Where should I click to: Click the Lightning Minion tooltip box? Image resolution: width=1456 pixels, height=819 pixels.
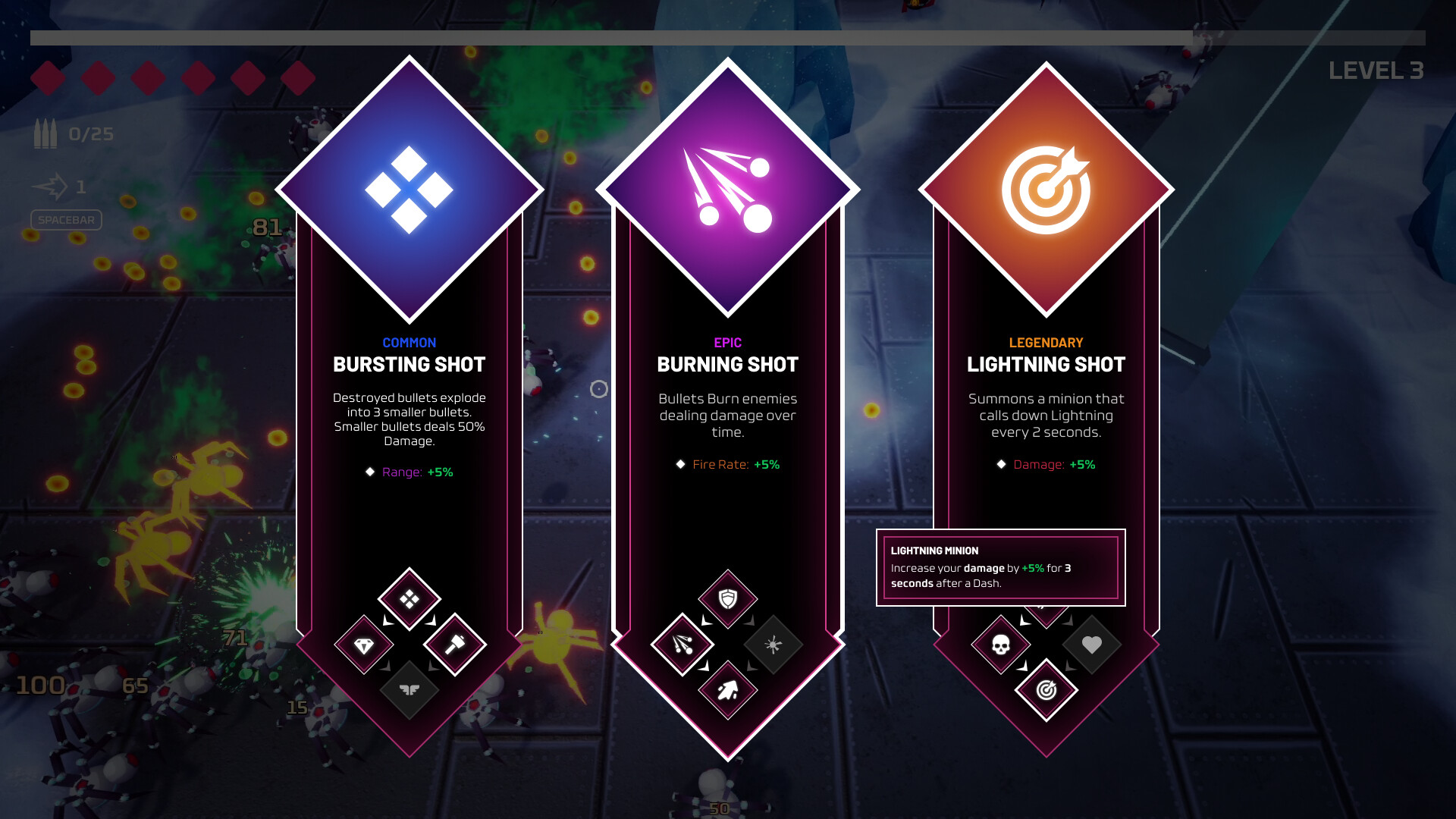coord(999,567)
